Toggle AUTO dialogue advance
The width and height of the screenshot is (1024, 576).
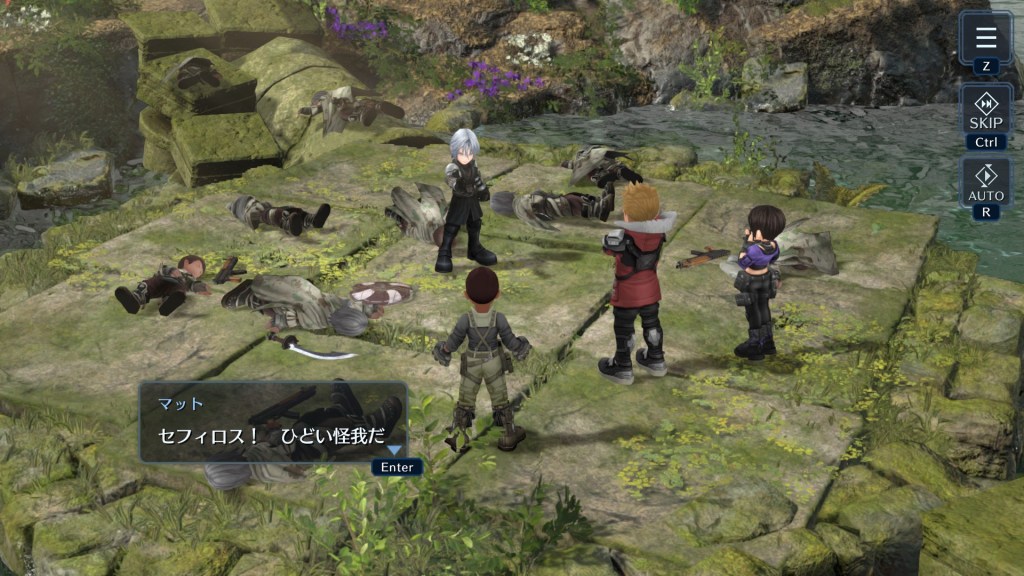[986, 181]
